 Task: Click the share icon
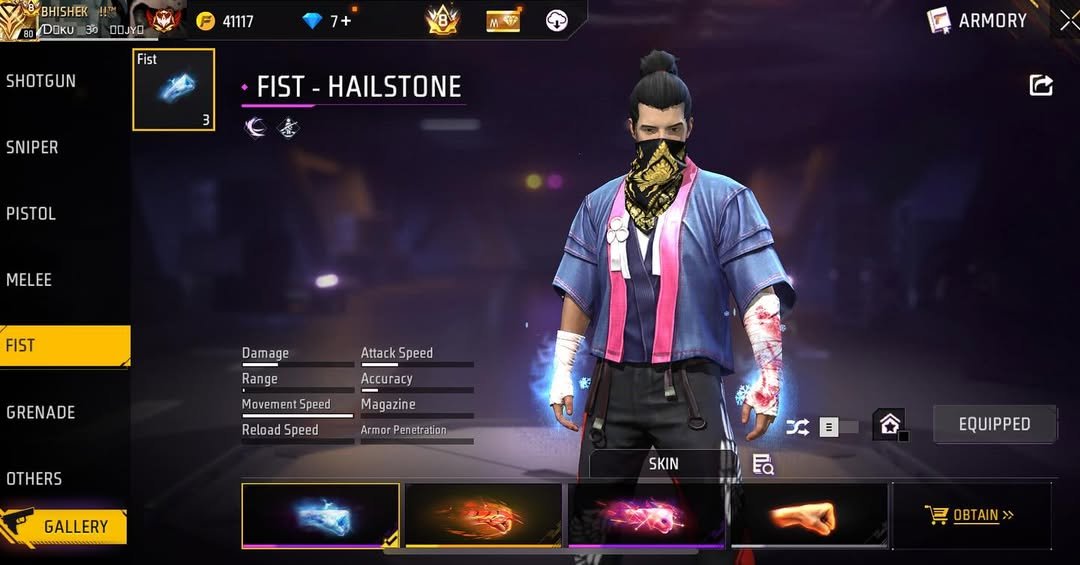click(1041, 86)
